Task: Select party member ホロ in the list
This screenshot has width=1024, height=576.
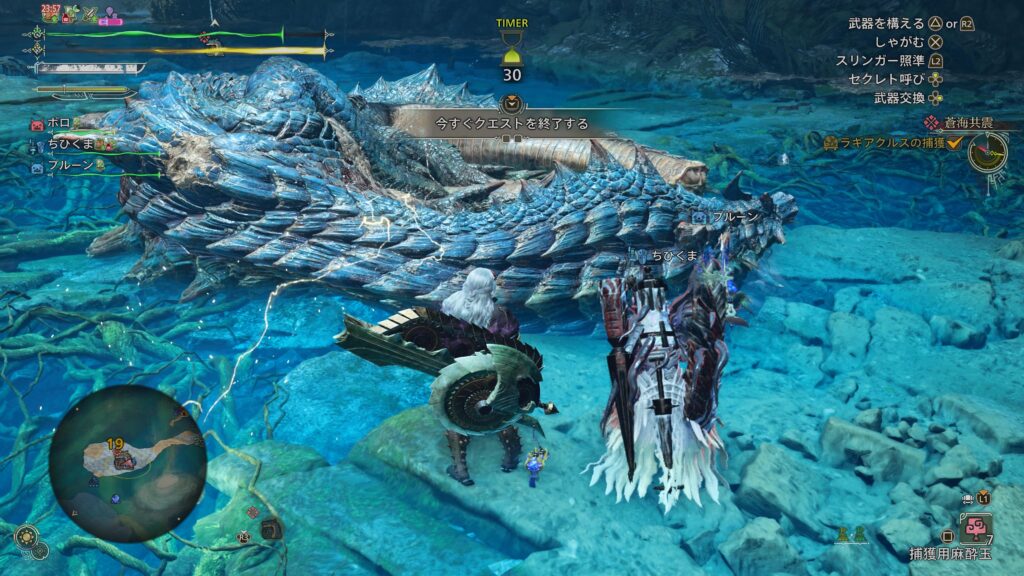Action: pyautogui.click(x=58, y=126)
